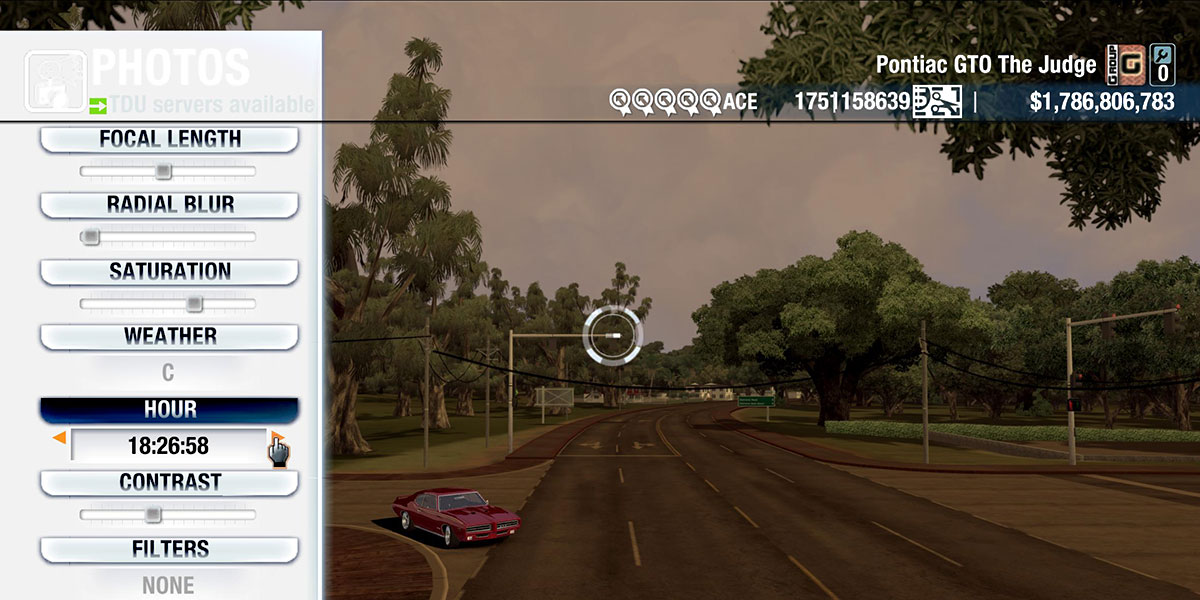
Task: Click the Focal Length slider handle
Action: 163,172
